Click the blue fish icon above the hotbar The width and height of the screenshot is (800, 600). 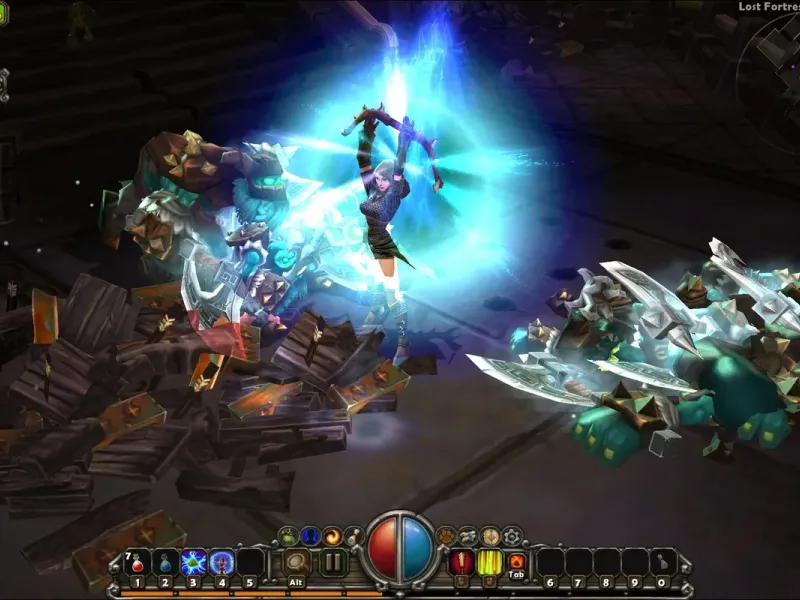tap(468, 535)
